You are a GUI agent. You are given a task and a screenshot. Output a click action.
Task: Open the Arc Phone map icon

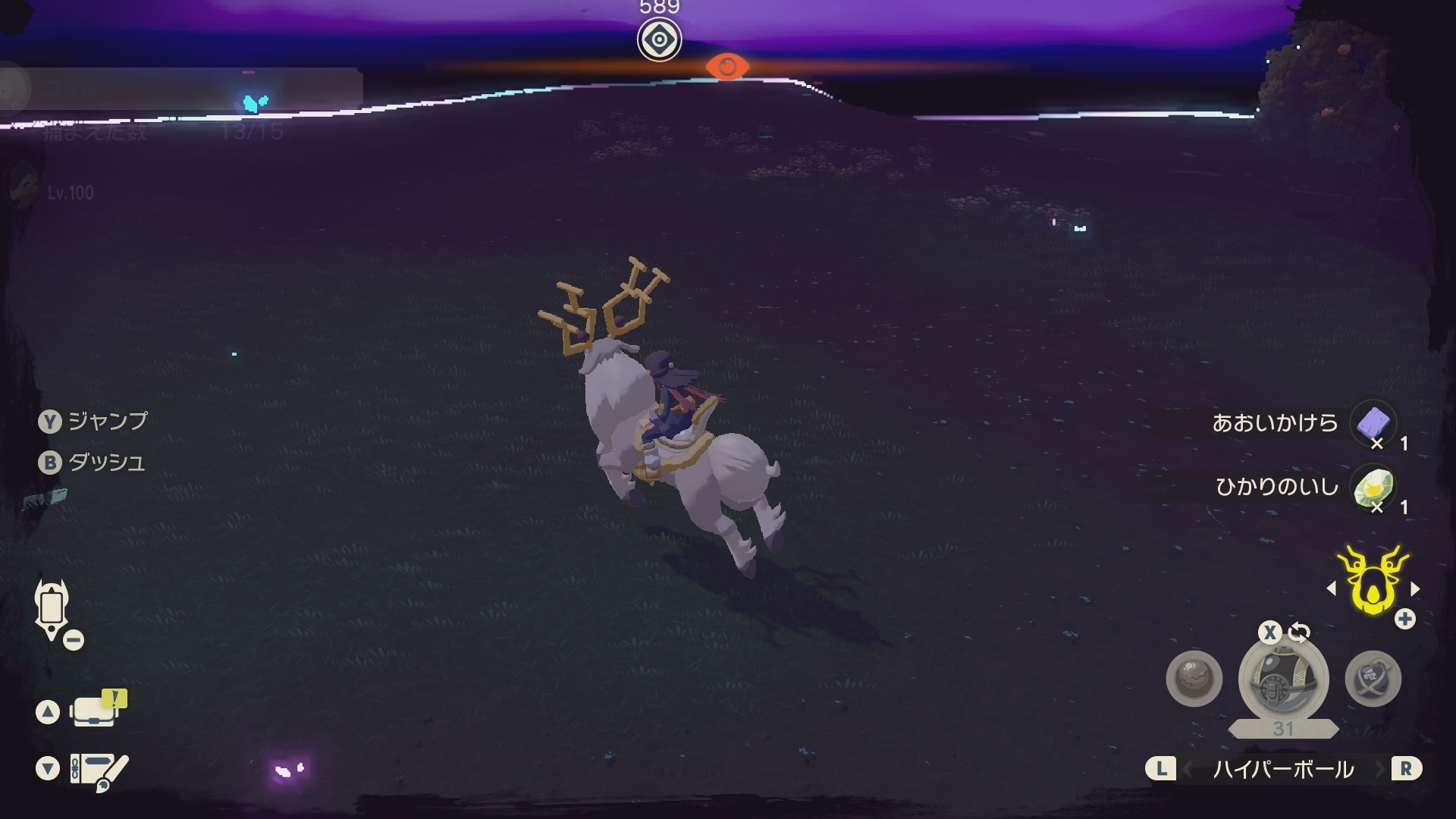[x=52, y=609]
